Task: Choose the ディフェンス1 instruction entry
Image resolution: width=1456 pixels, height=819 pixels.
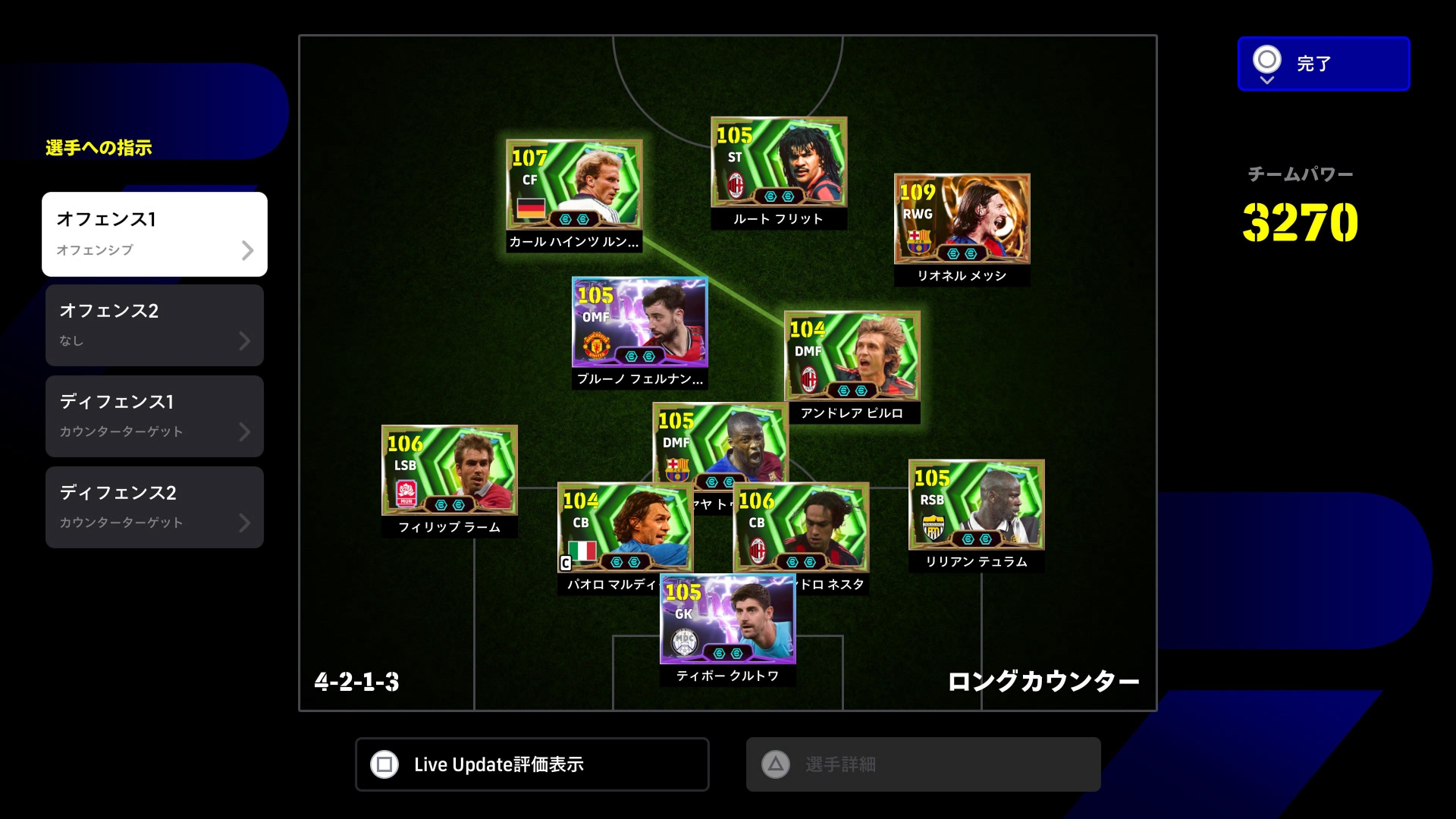Action: pos(155,416)
